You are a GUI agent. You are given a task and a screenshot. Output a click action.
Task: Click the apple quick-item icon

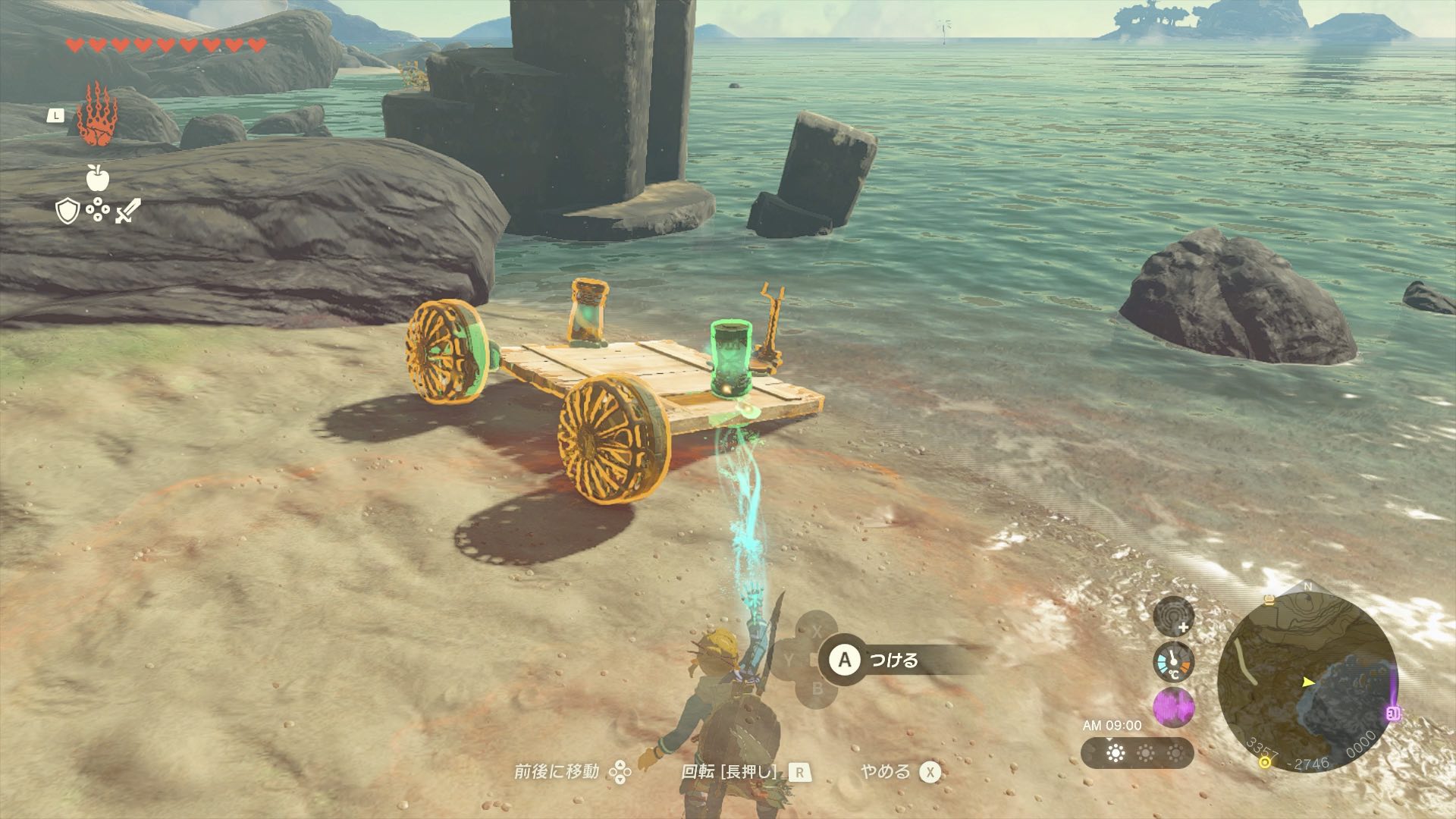[98, 177]
